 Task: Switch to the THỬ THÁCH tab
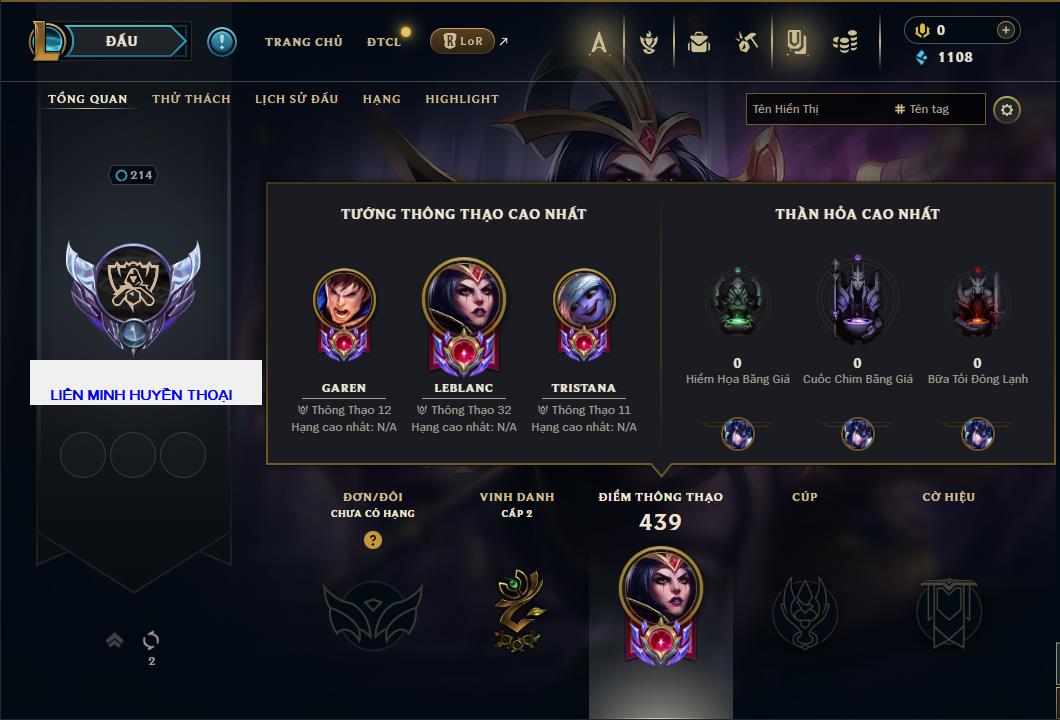tap(191, 99)
